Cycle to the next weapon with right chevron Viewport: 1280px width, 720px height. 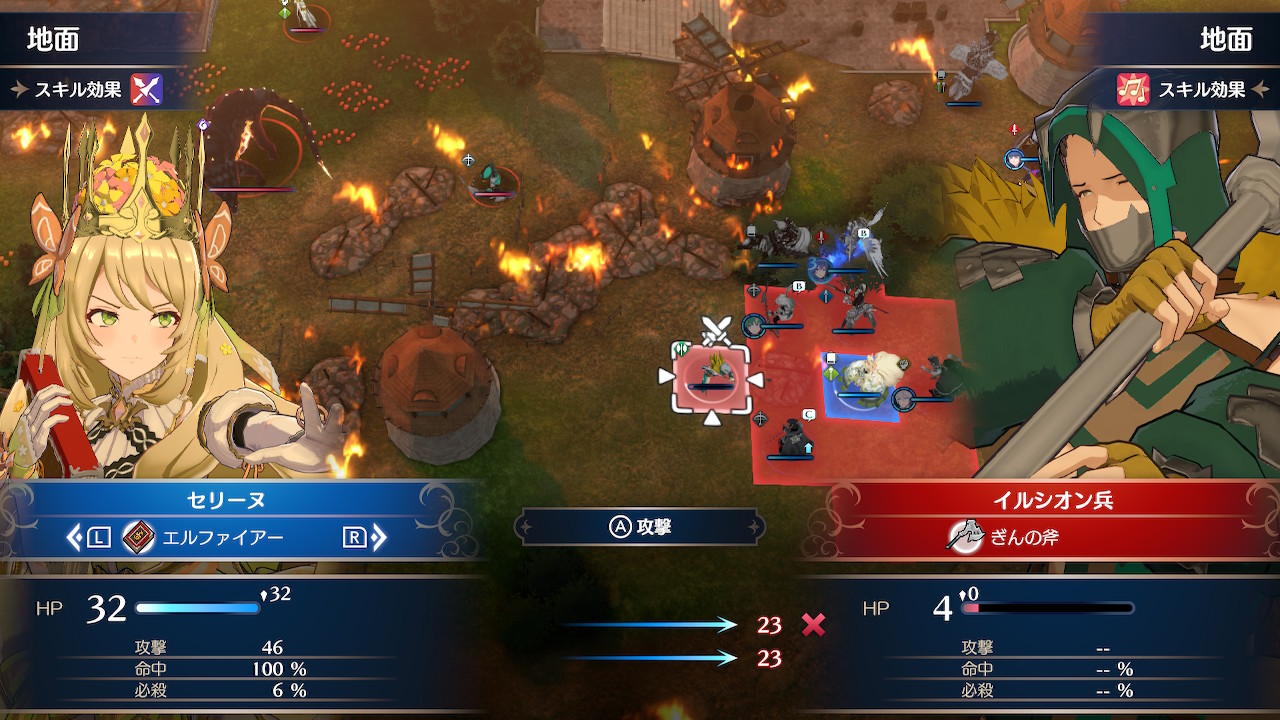click(x=379, y=538)
